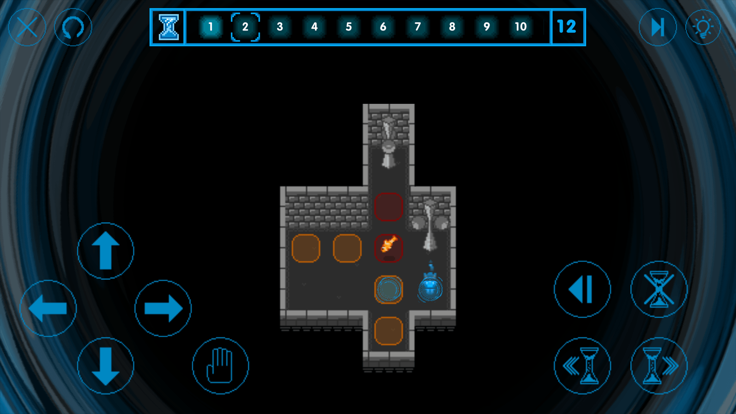Restart the level with the circular arrow

pyautogui.click(x=73, y=27)
